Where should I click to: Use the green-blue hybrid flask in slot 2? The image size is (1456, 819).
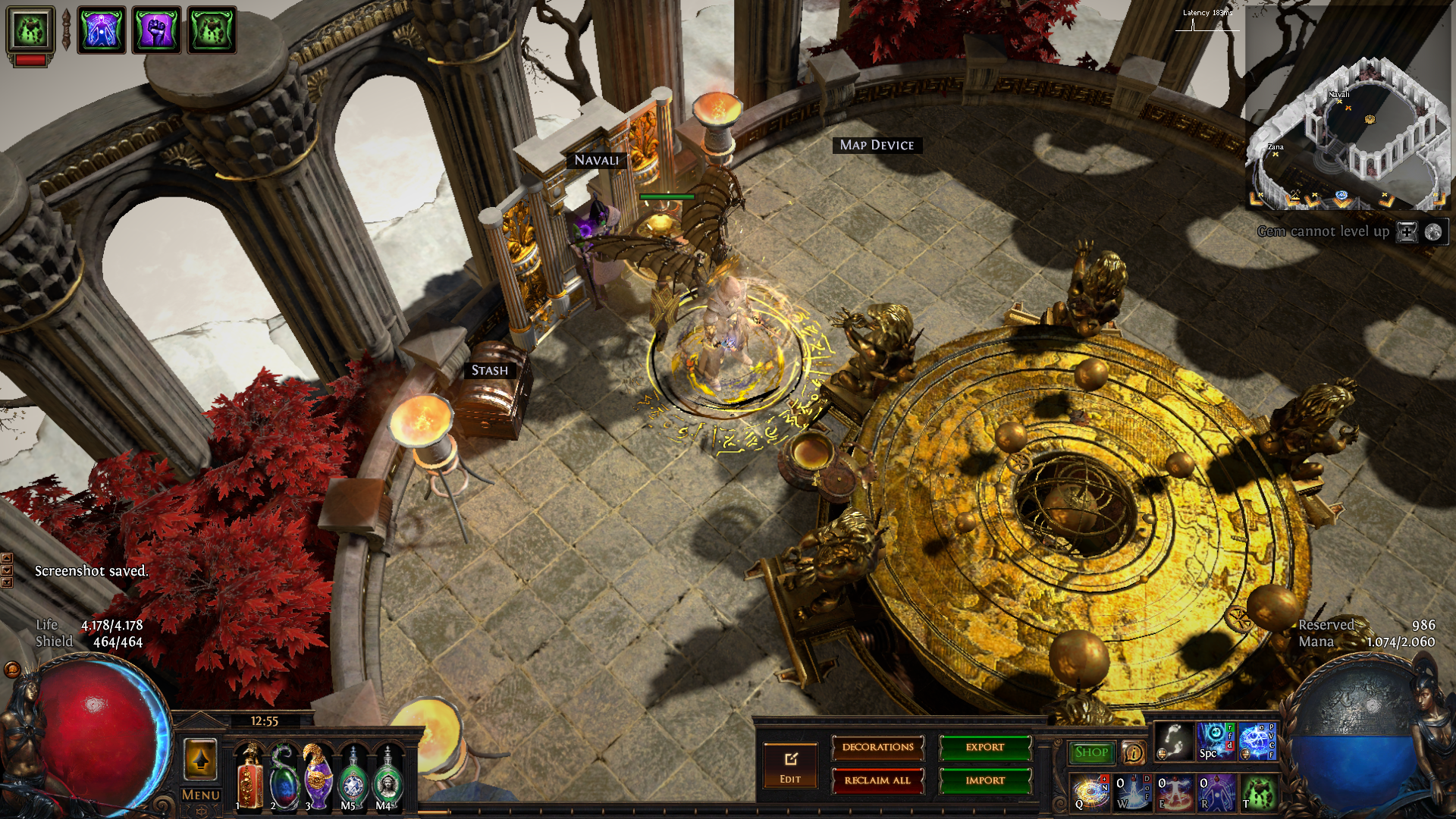(x=284, y=777)
